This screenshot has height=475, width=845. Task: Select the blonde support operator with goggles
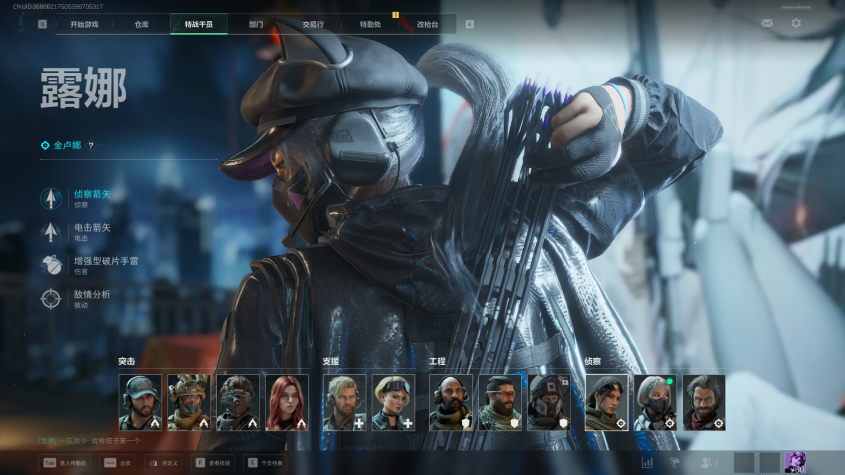click(x=393, y=402)
